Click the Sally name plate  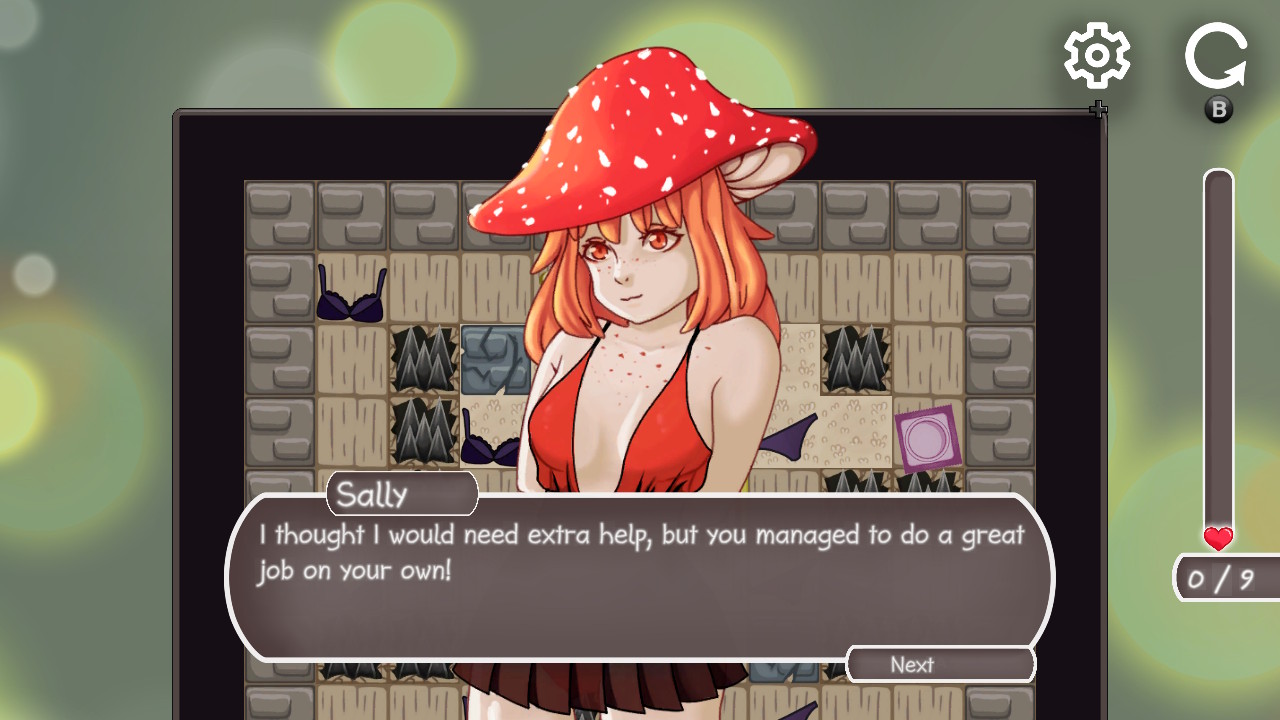(400, 492)
